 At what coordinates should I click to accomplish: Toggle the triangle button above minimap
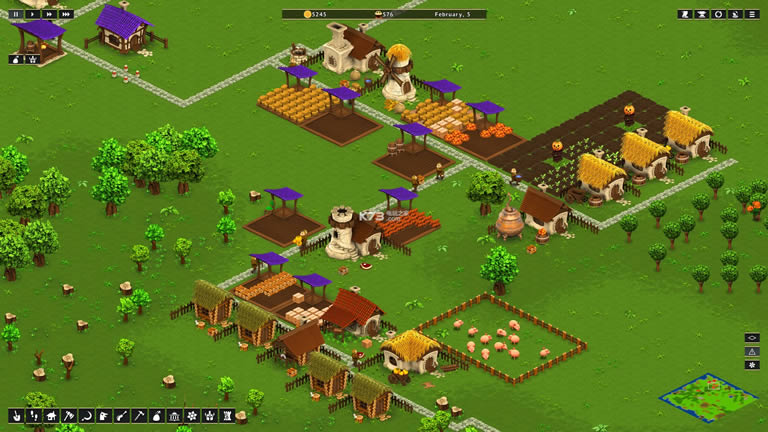pyautogui.click(x=752, y=351)
